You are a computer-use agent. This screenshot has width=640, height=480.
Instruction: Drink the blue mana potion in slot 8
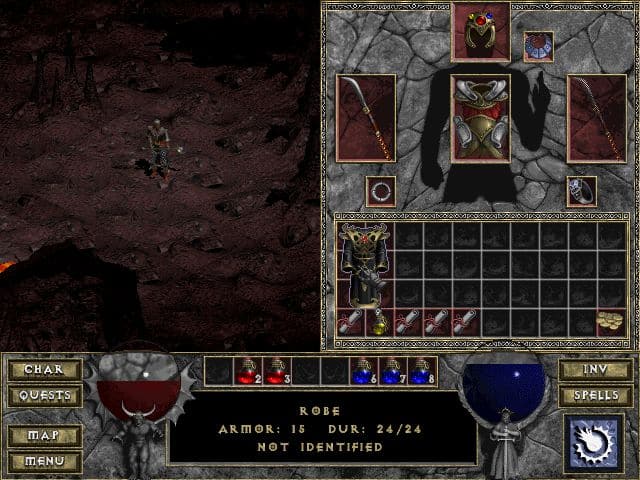[x=420, y=372]
